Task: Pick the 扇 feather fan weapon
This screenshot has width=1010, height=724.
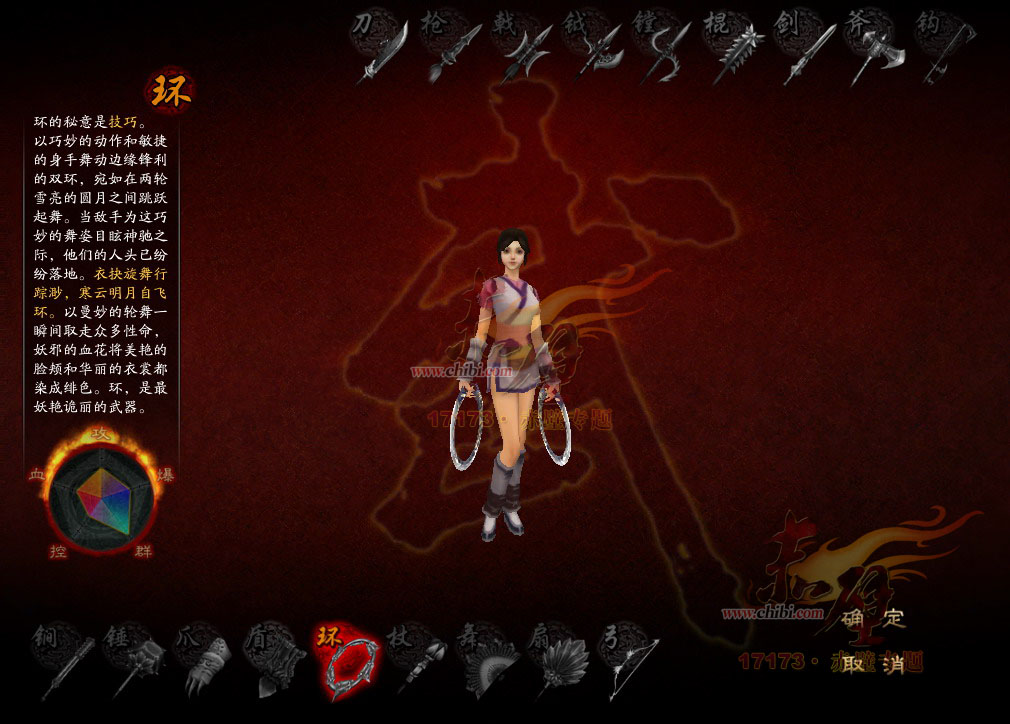Action: click(x=559, y=660)
